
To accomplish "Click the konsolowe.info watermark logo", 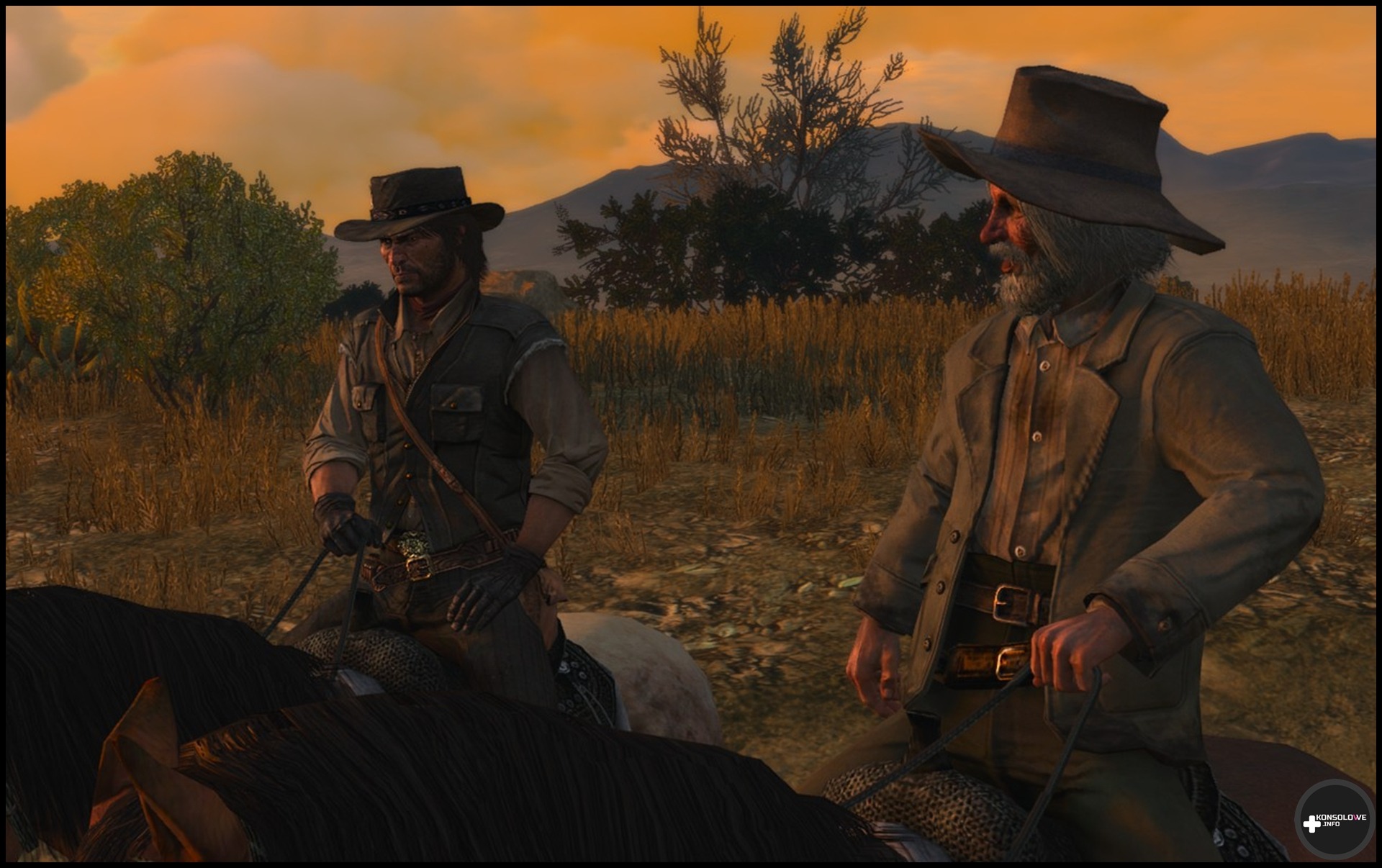I will (1334, 820).
